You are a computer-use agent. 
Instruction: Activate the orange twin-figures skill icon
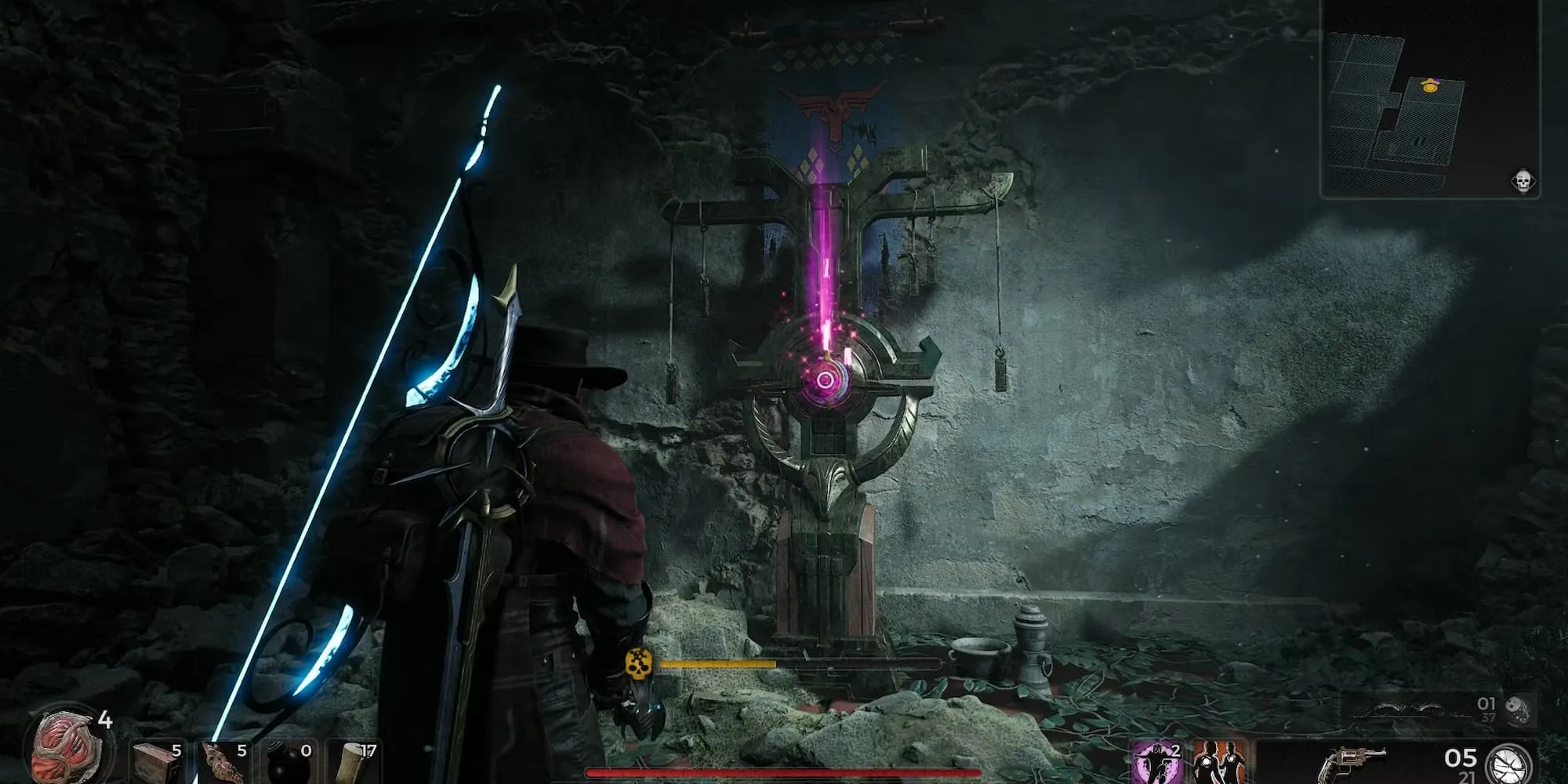1220,763
